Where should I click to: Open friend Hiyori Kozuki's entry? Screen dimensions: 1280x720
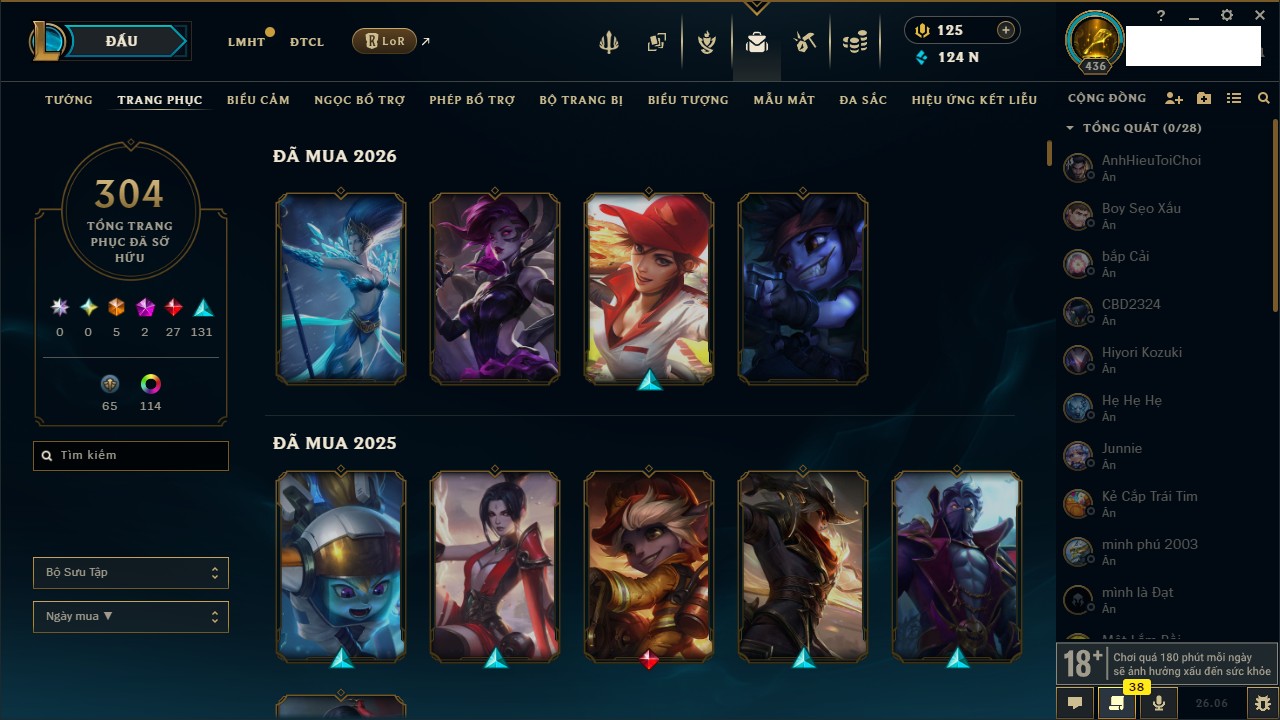1141,360
